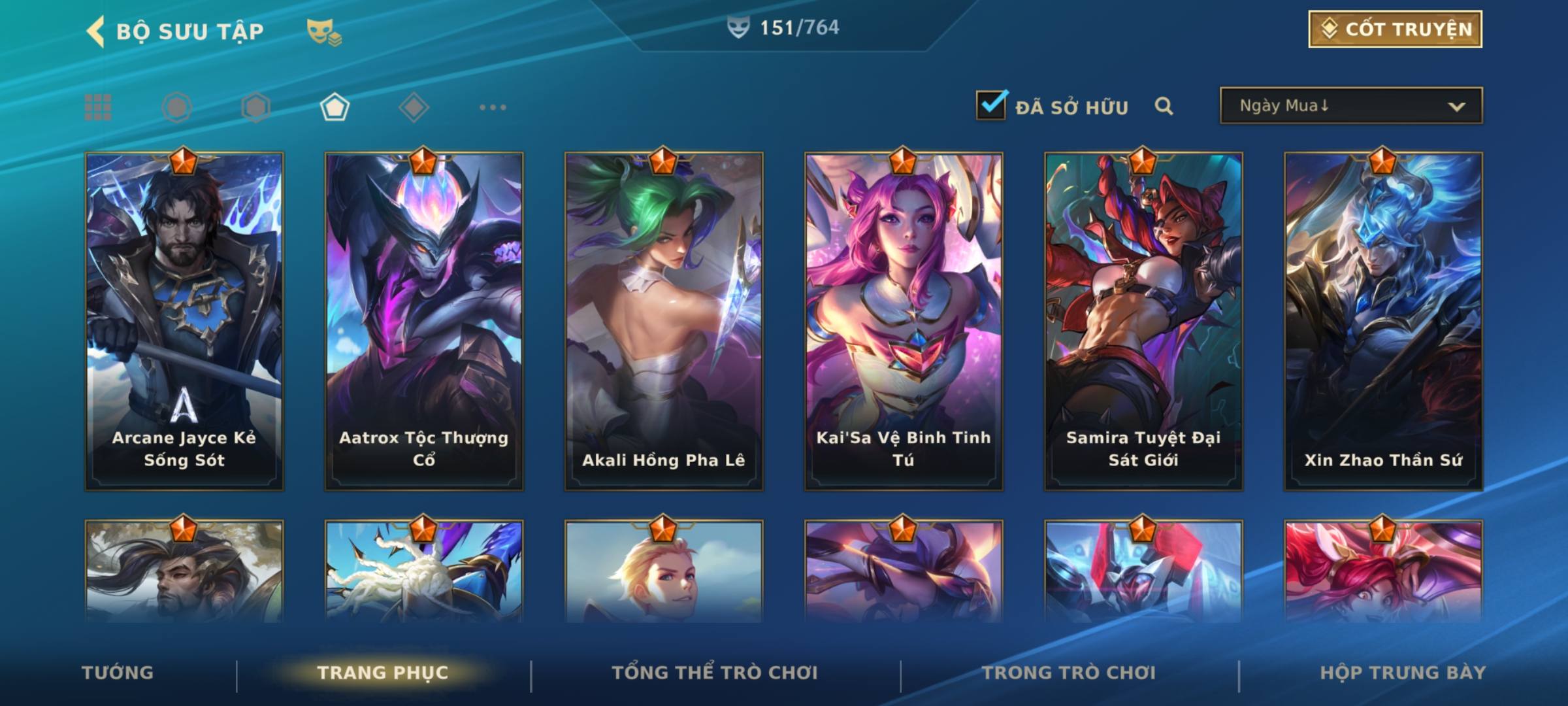Switch to Tổng Thể Trò Chơi tab
This screenshot has width=1568, height=706.
pos(715,673)
